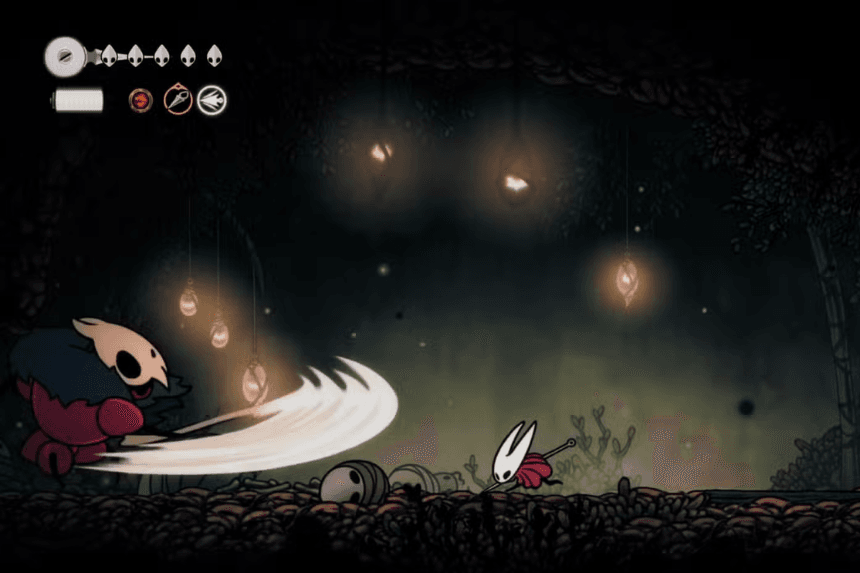Activate the white silk dash skill icon

click(x=211, y=100)
